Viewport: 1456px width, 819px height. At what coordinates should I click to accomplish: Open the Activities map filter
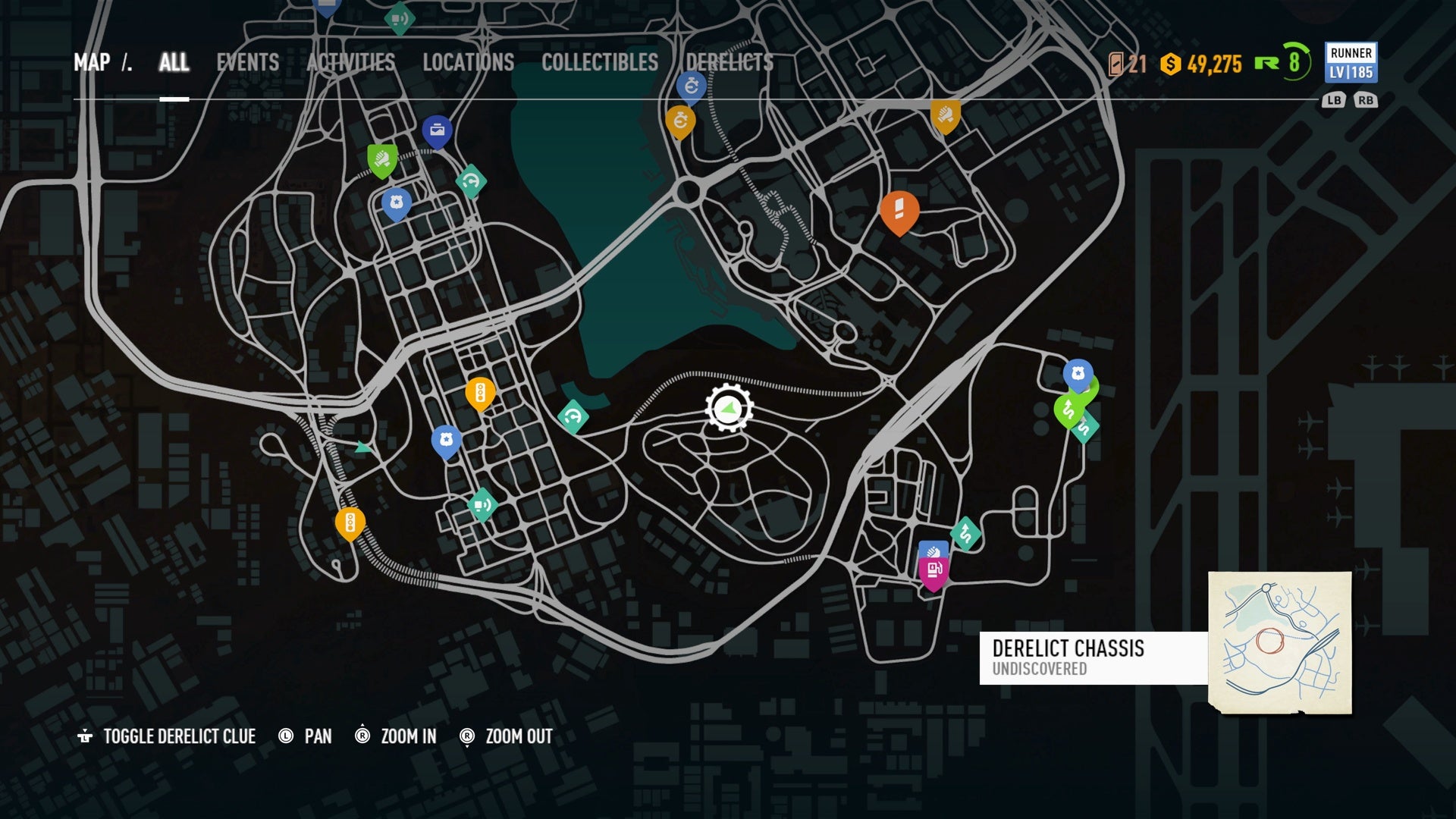click(350, 62)
